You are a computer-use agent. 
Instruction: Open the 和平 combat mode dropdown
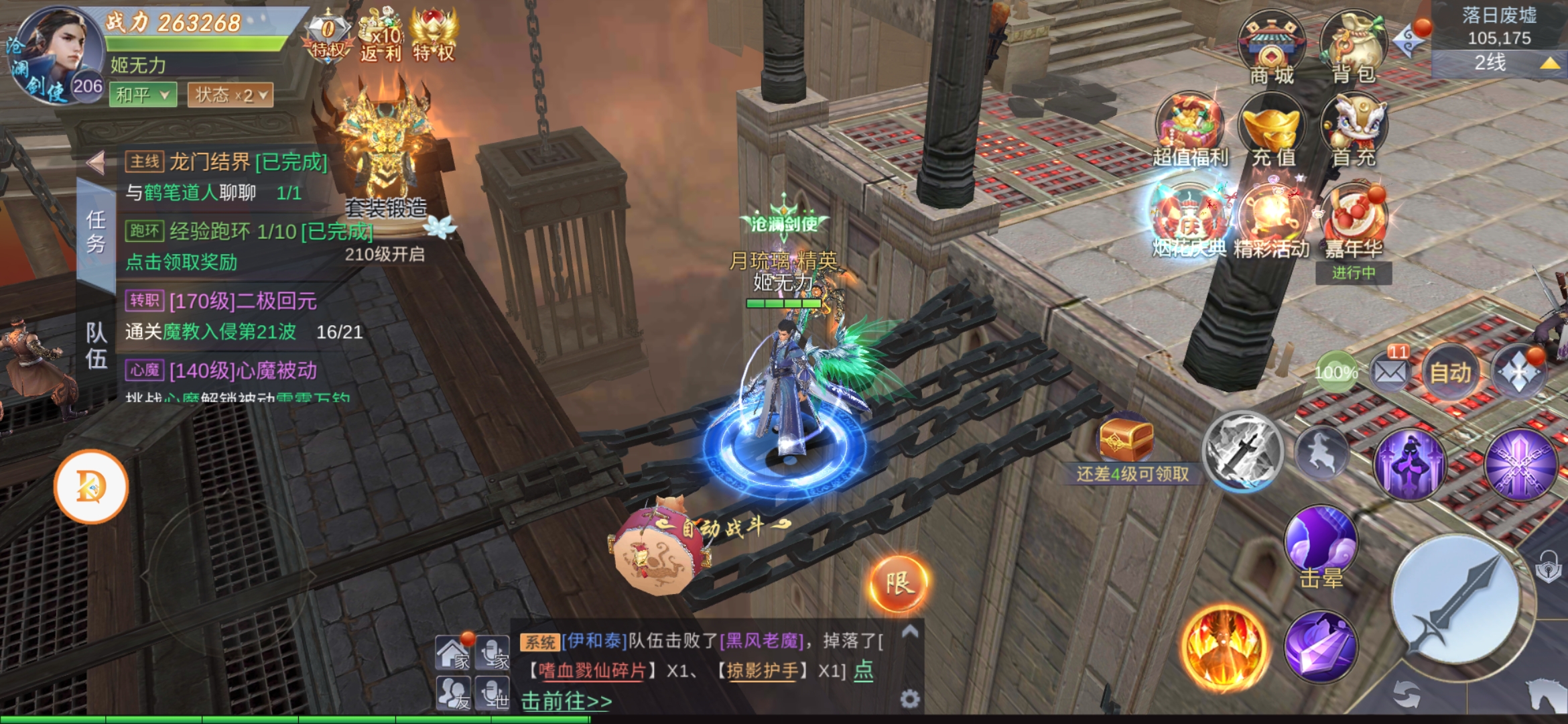pyautogui.click(x=143, y=95)
